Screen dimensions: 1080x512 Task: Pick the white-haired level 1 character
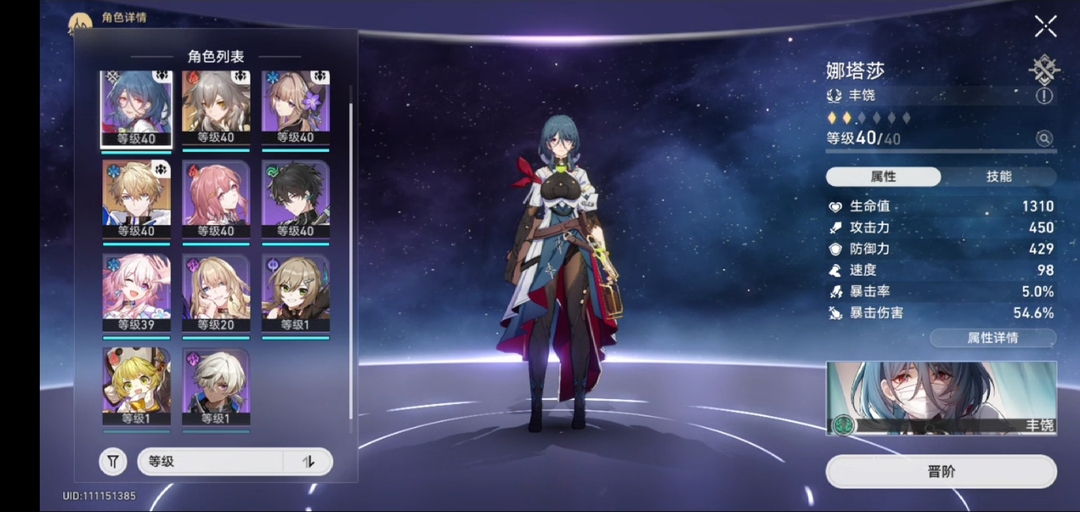216,386
